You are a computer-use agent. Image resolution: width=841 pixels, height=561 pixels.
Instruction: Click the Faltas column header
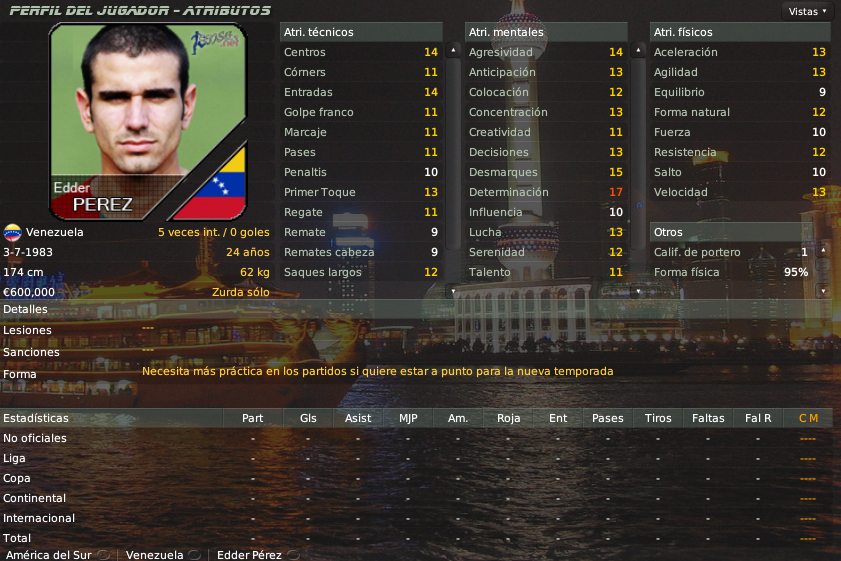click(x=708, y=418)
